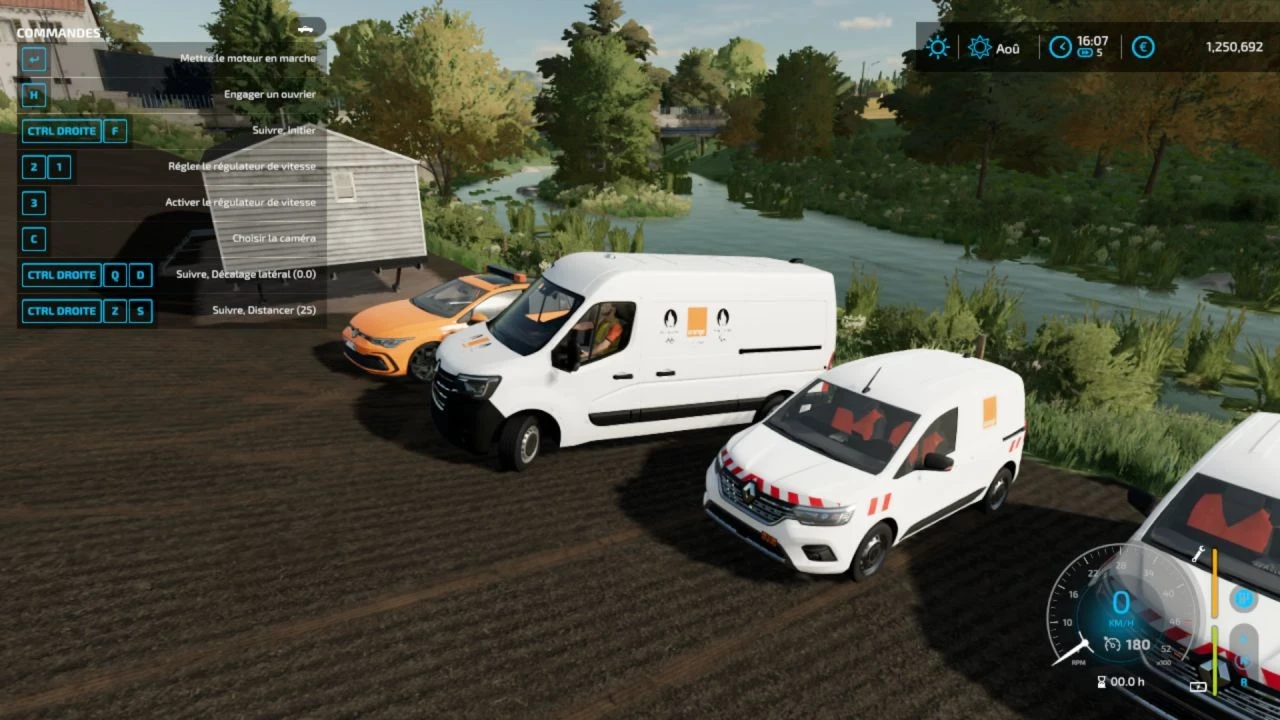
Task: Click the hourglass operating hours icon
Action: pos(1101,682)
